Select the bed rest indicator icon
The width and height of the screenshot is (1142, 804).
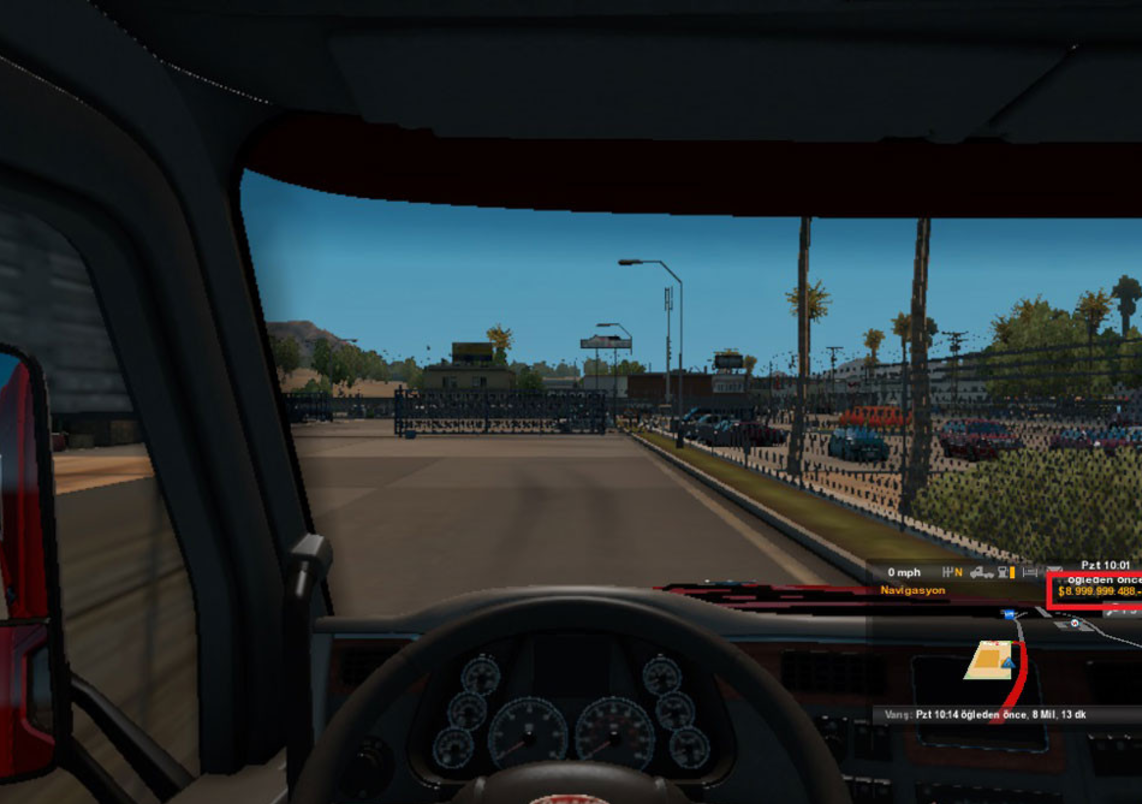1030,573
